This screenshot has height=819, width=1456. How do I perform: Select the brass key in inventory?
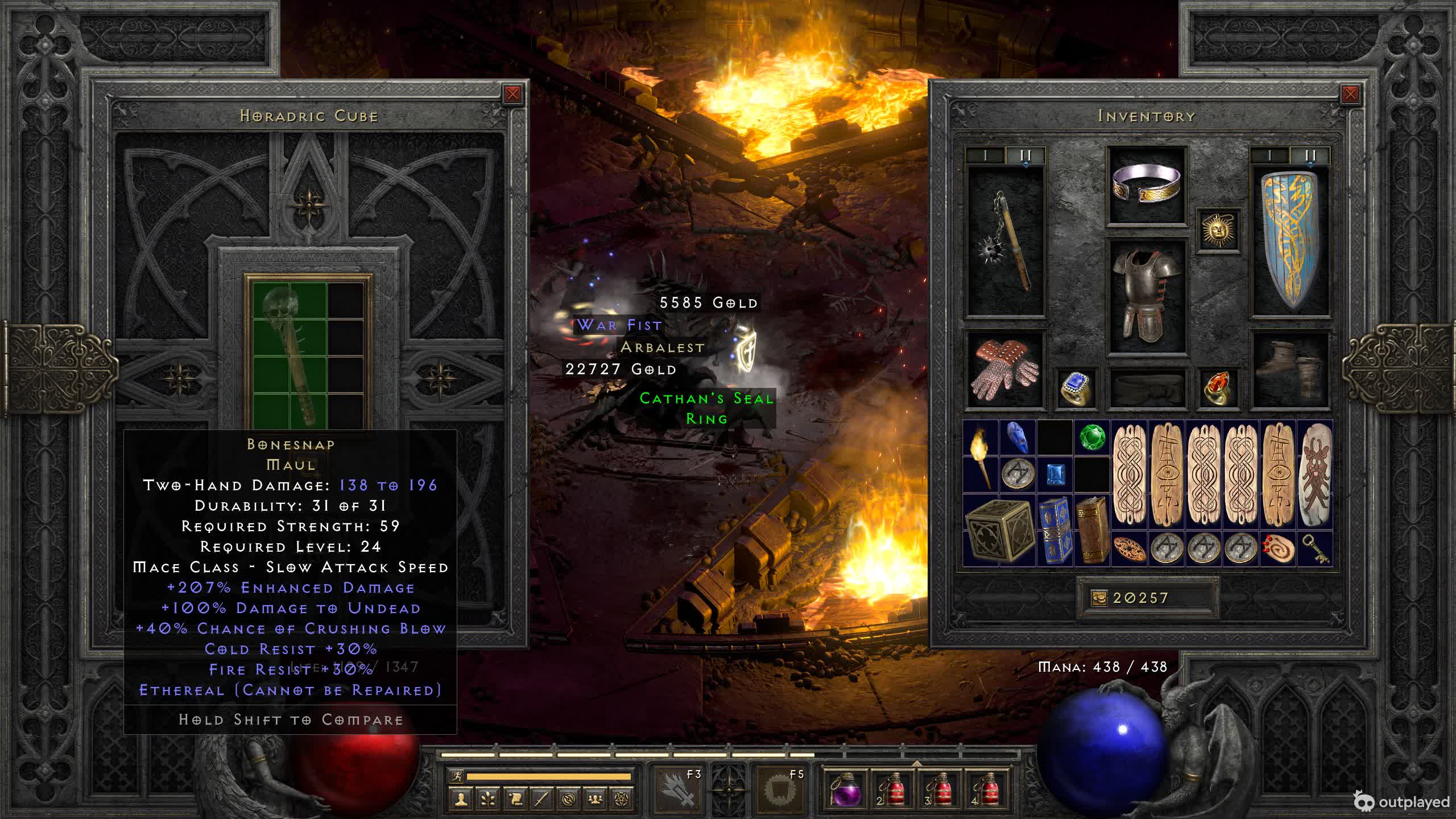pyautogui.click(x=1315, y=549)
